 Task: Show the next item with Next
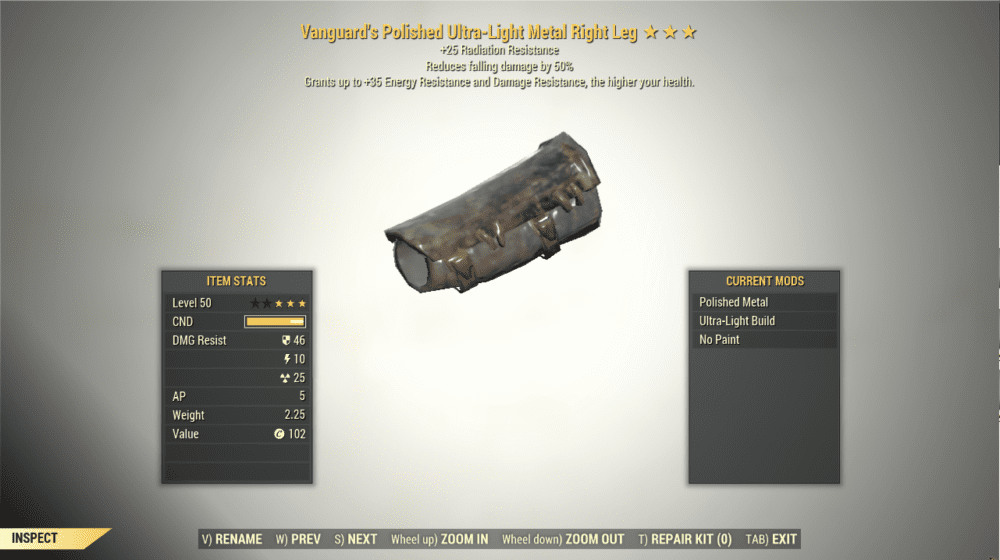tap(355, 539)
